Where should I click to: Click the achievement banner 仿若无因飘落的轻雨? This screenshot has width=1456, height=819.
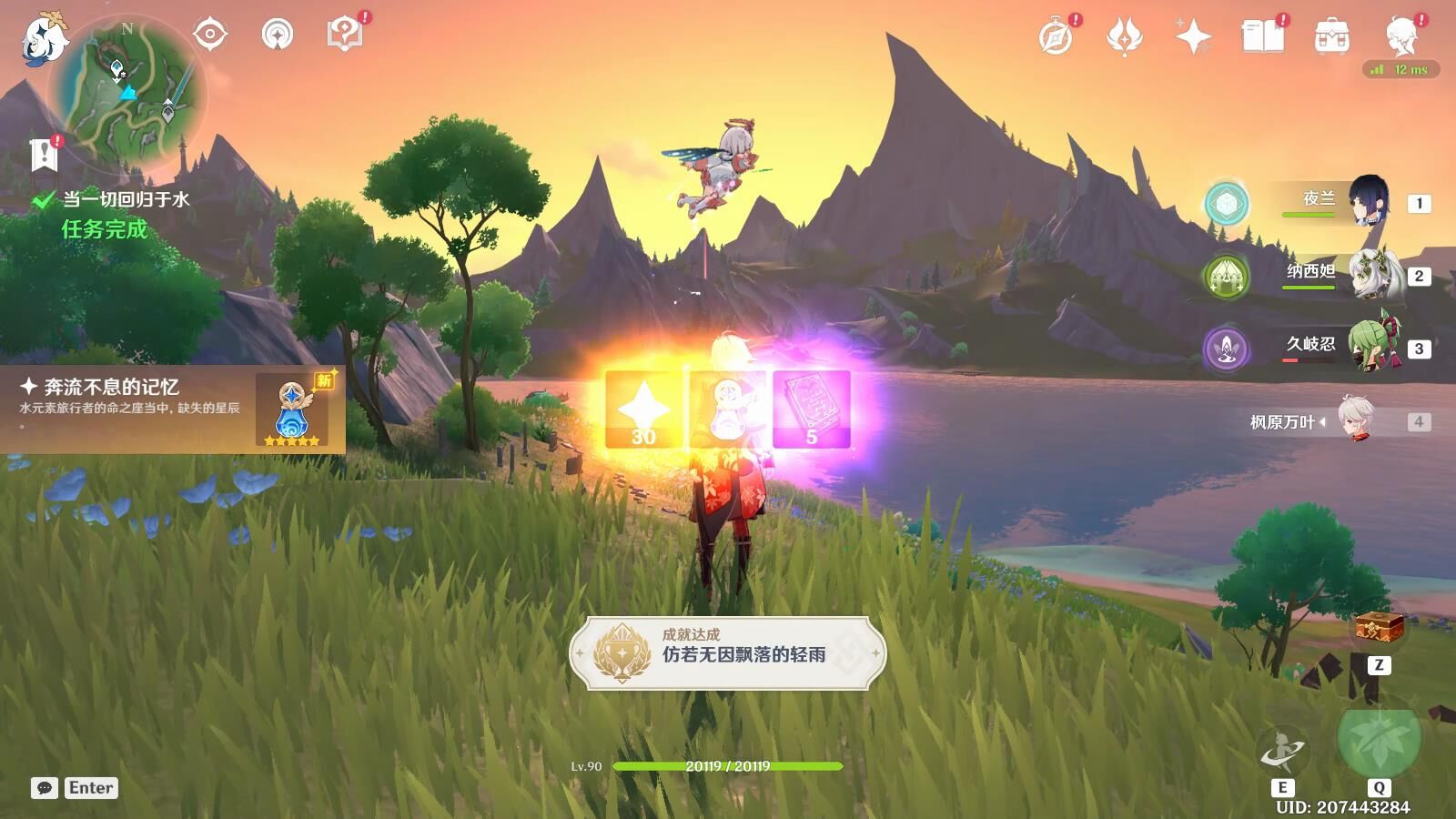tap(728, 652)
